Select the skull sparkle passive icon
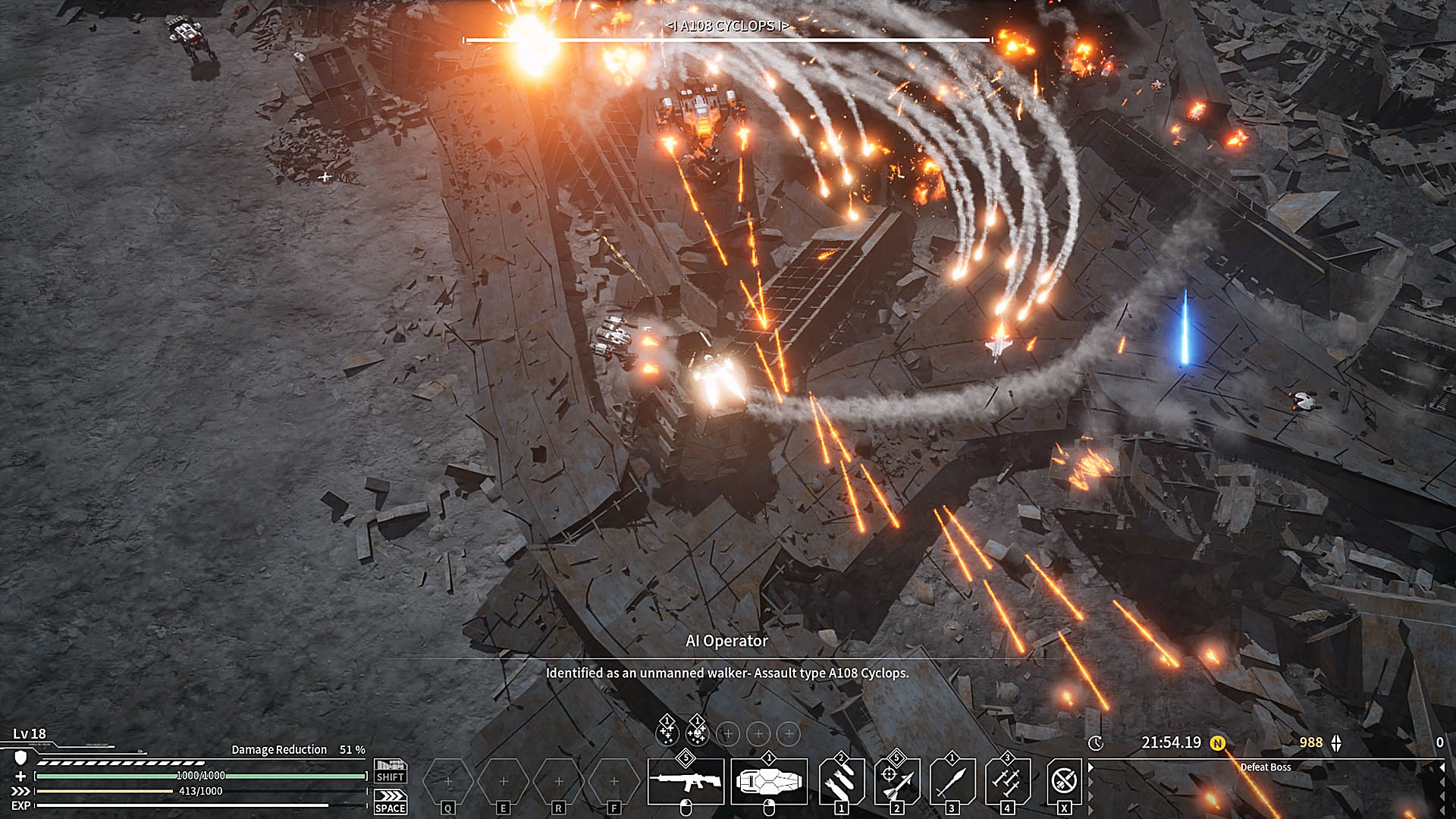 (697, 733)
